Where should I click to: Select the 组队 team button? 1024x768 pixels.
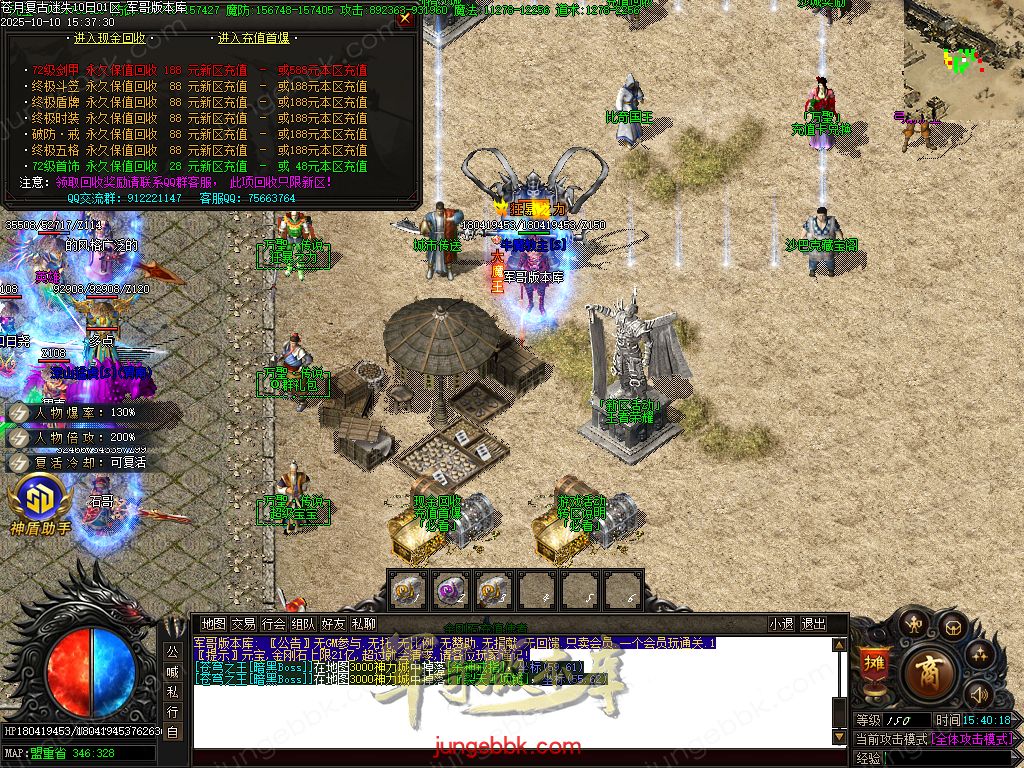click(304, 624)
